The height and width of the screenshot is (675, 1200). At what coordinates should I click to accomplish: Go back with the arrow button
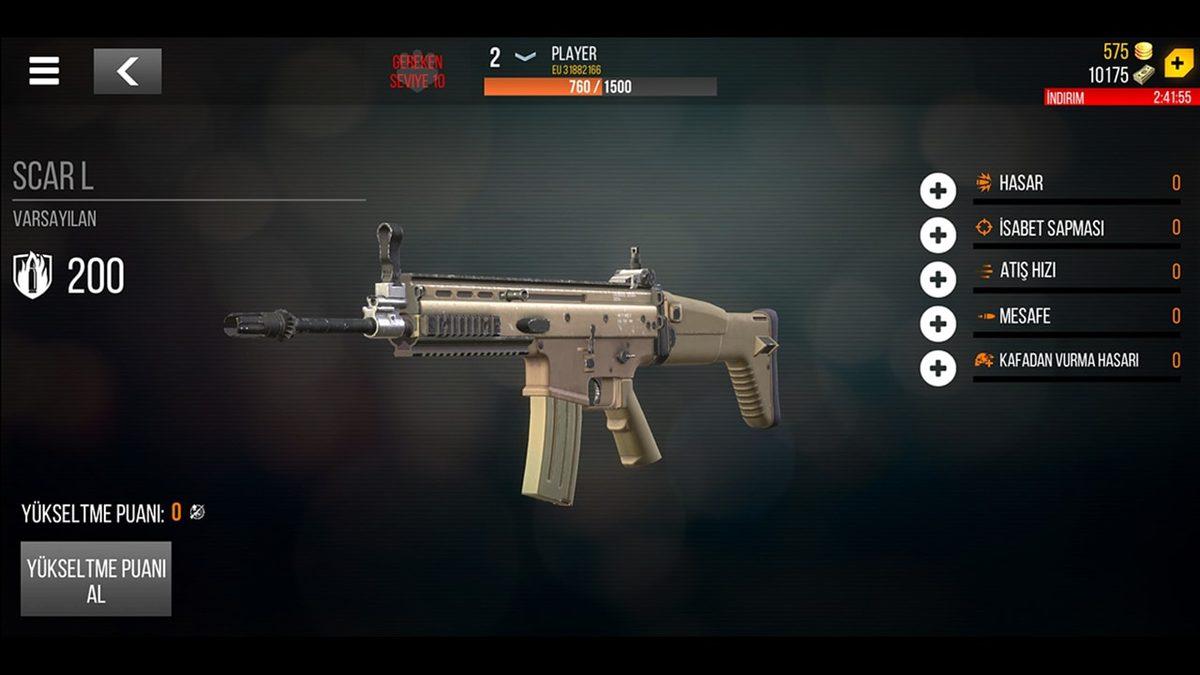pyautogui.click(x=127, y=71)
